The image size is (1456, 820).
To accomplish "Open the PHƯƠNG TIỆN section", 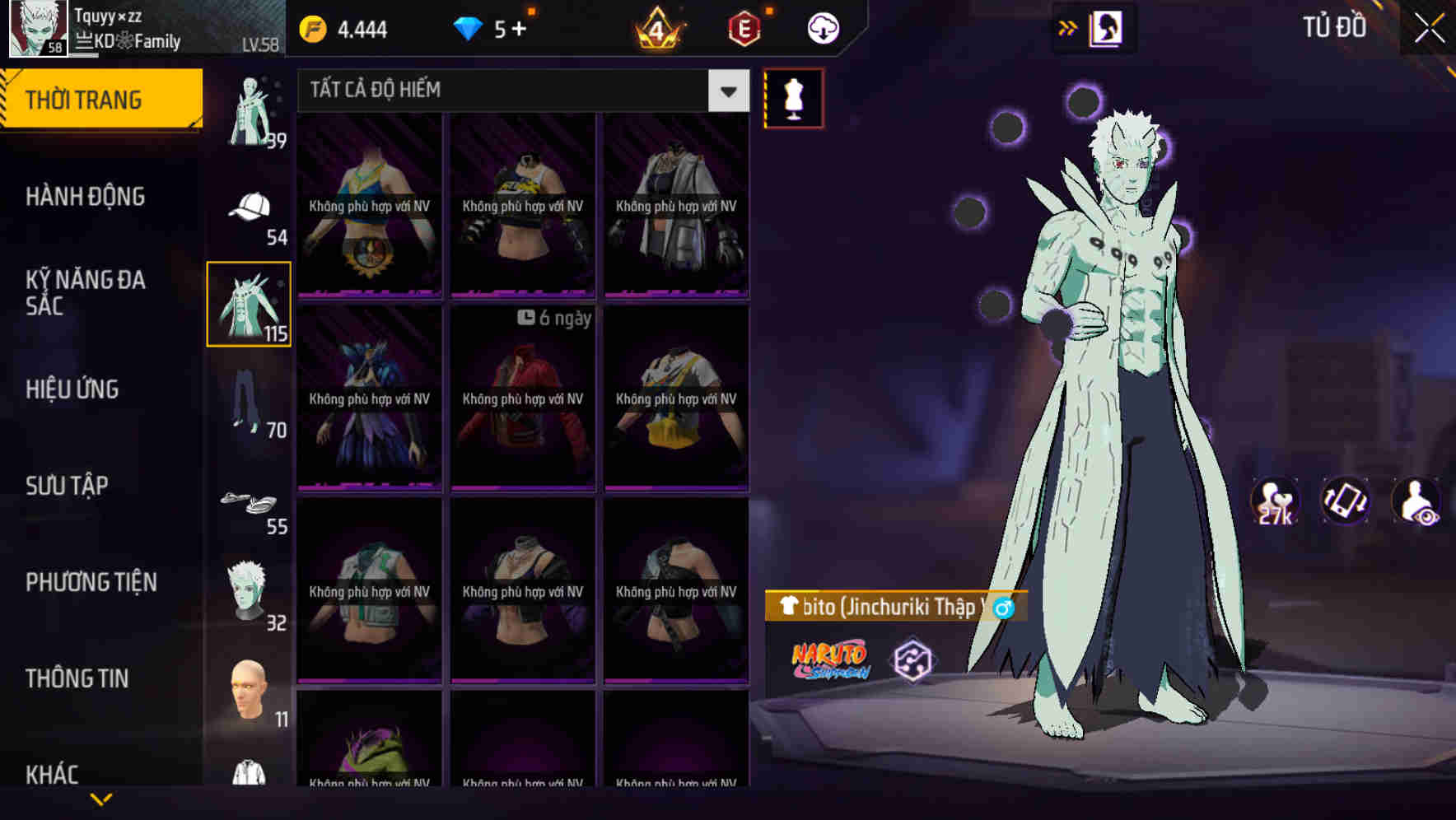I will click(91, 581).
